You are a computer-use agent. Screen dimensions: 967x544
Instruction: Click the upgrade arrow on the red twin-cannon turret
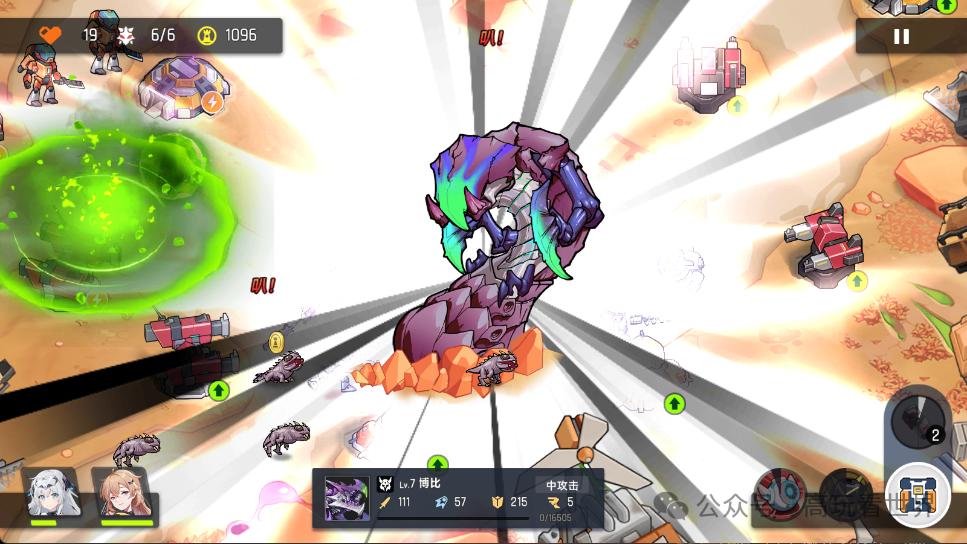pos(857,281)
